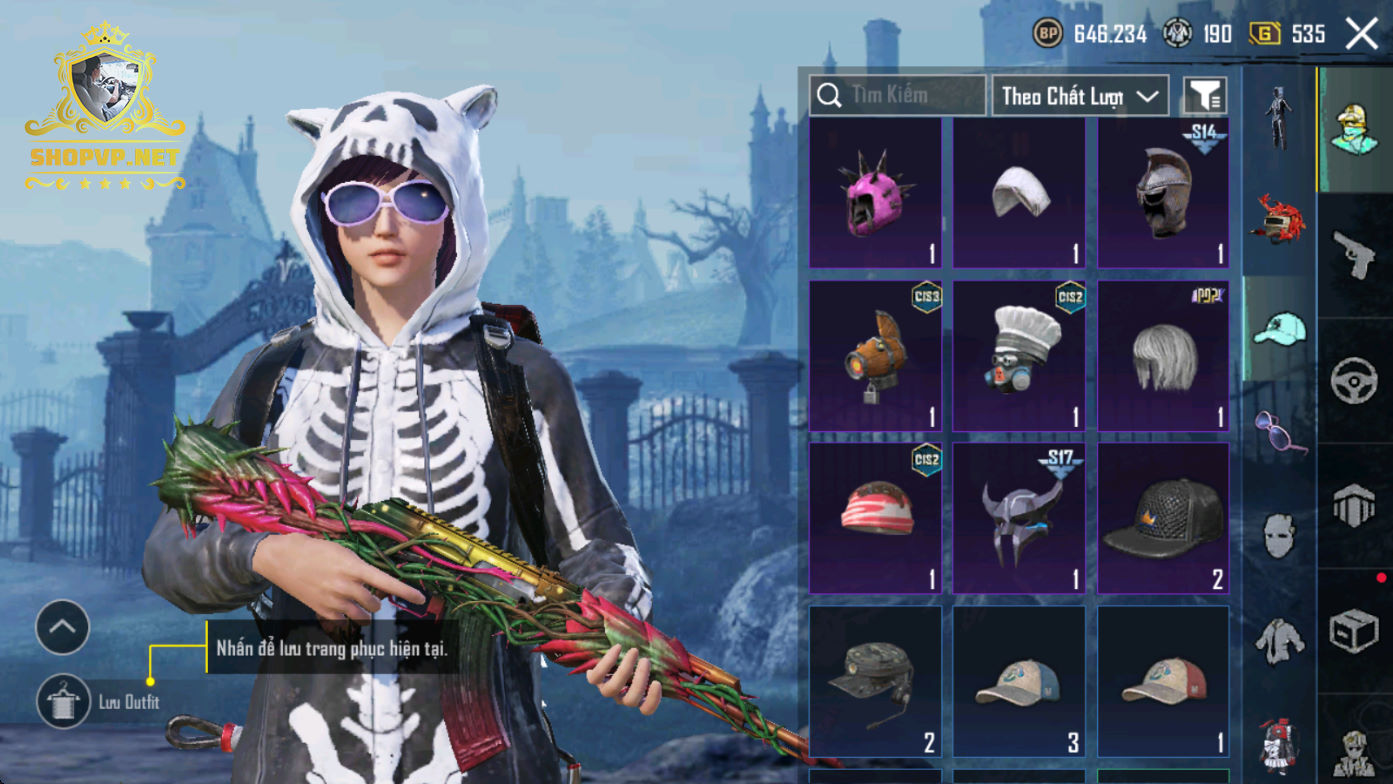
Task: Choose the S17 horned helmet
Action: coord(1019,518)
